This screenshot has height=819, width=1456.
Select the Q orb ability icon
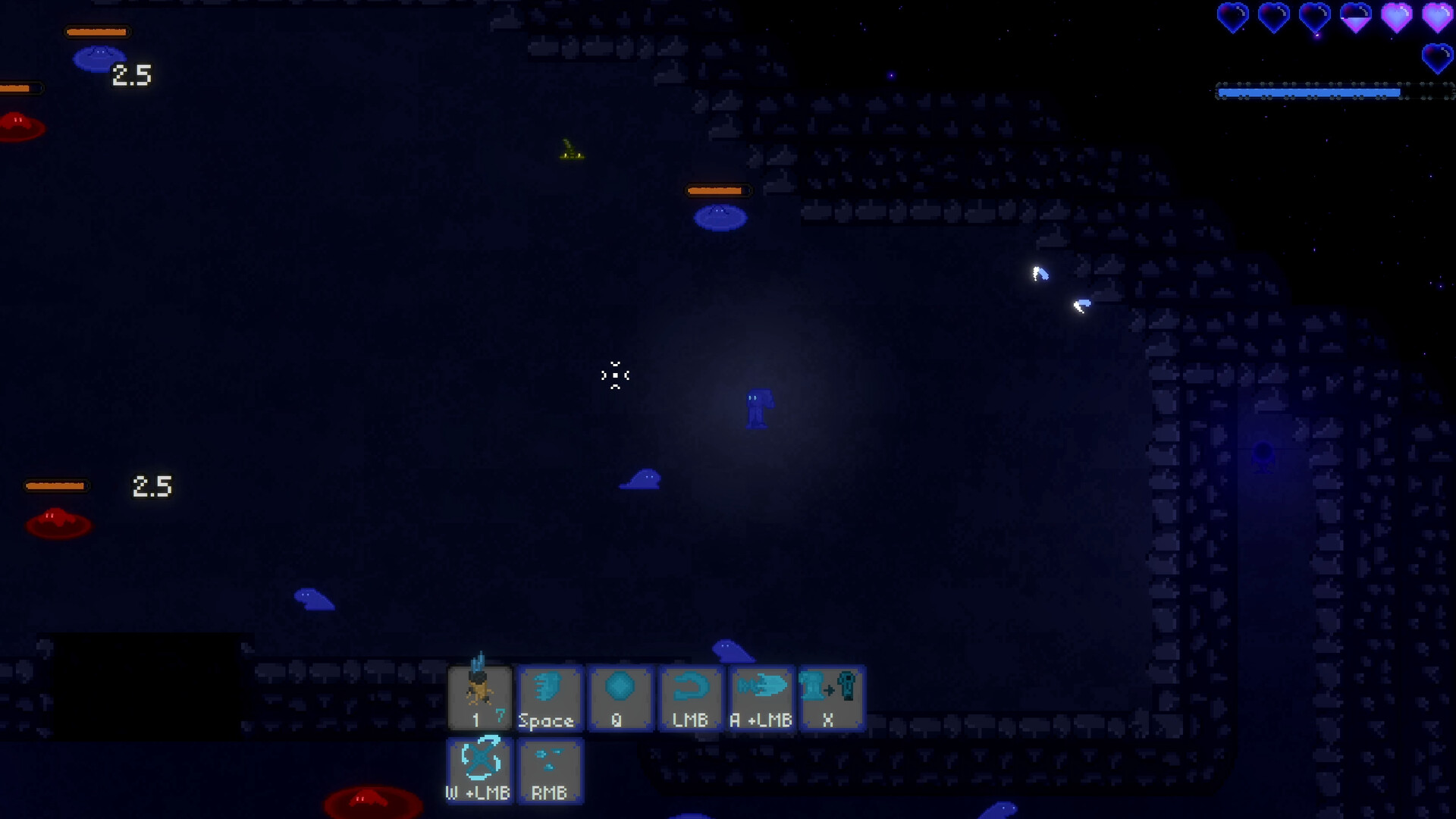[x=620, y=694]
